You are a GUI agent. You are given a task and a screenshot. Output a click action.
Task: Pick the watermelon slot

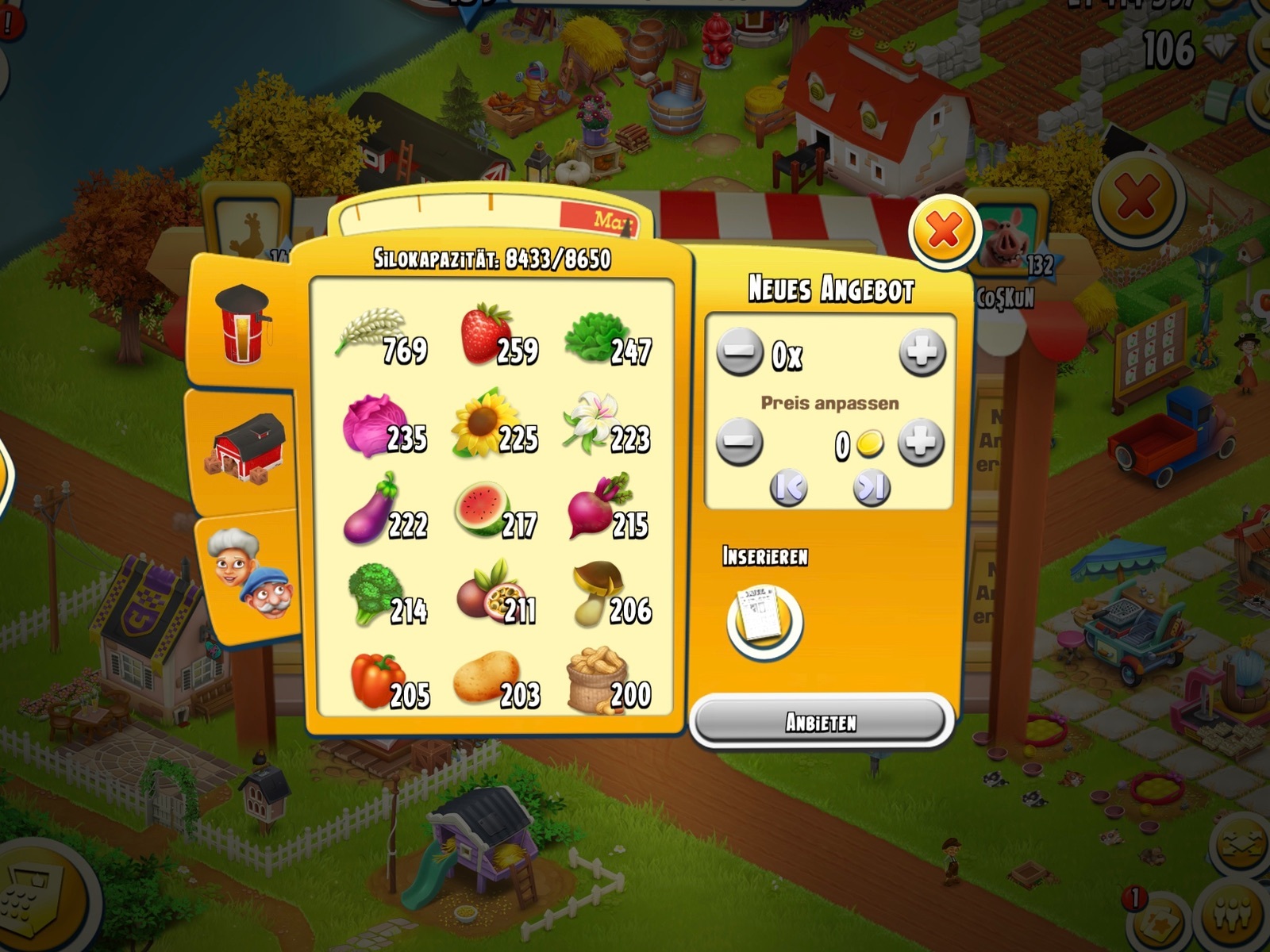[x=494, y=512]
